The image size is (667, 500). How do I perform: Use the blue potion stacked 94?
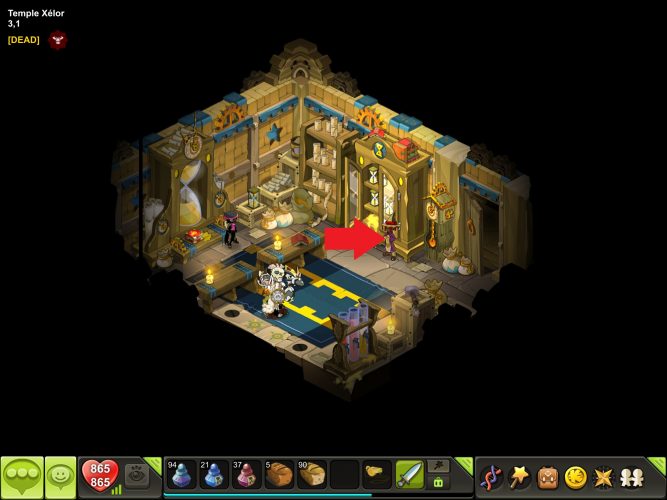[x=181, y=474]
